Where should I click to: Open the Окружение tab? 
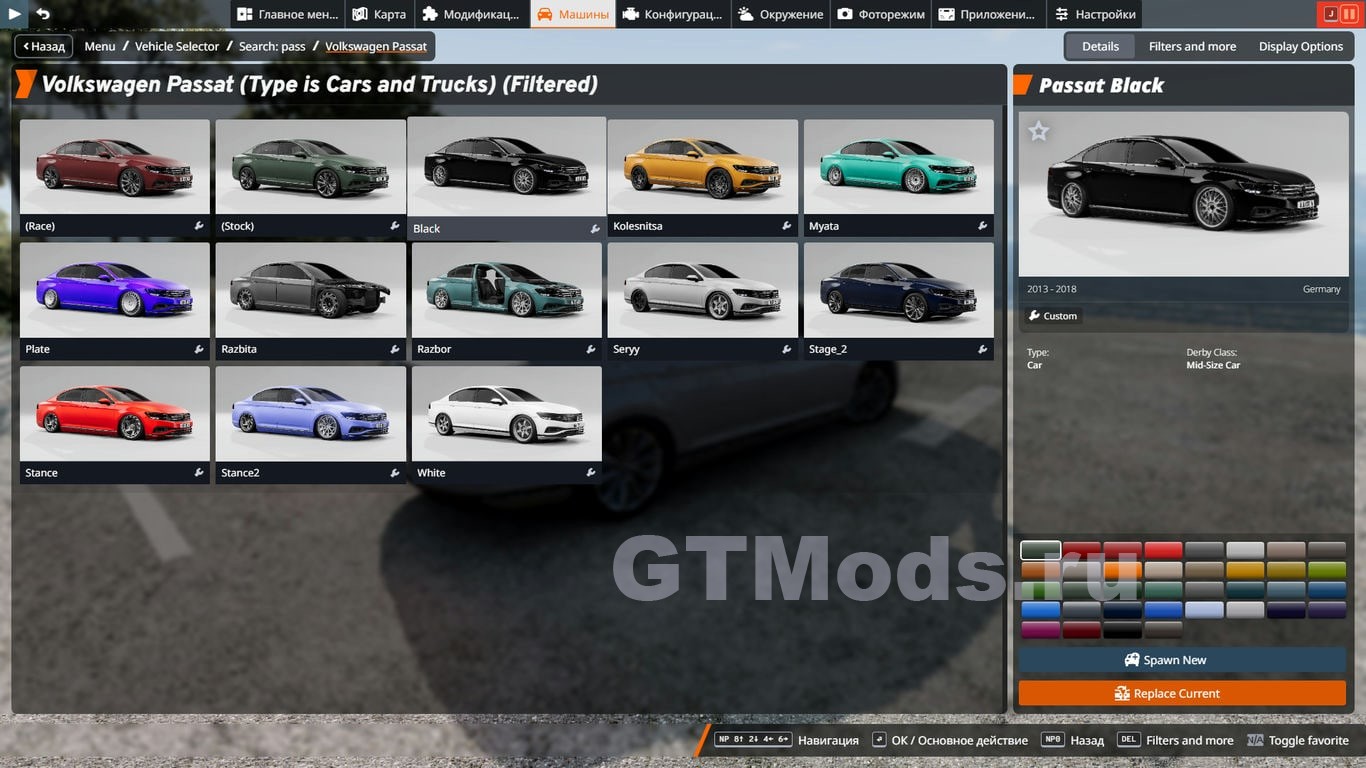click(781, 14)
